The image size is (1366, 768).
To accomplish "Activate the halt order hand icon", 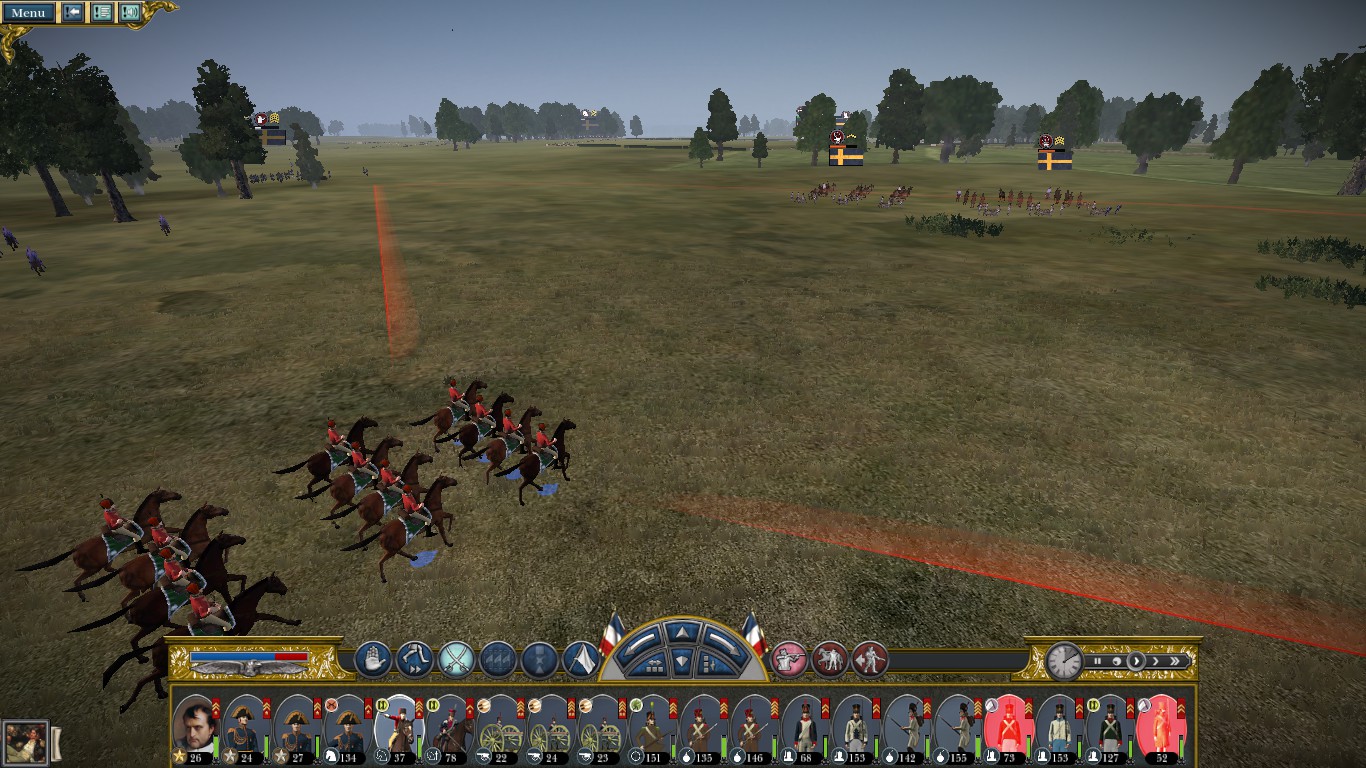I will coord(372,659).
